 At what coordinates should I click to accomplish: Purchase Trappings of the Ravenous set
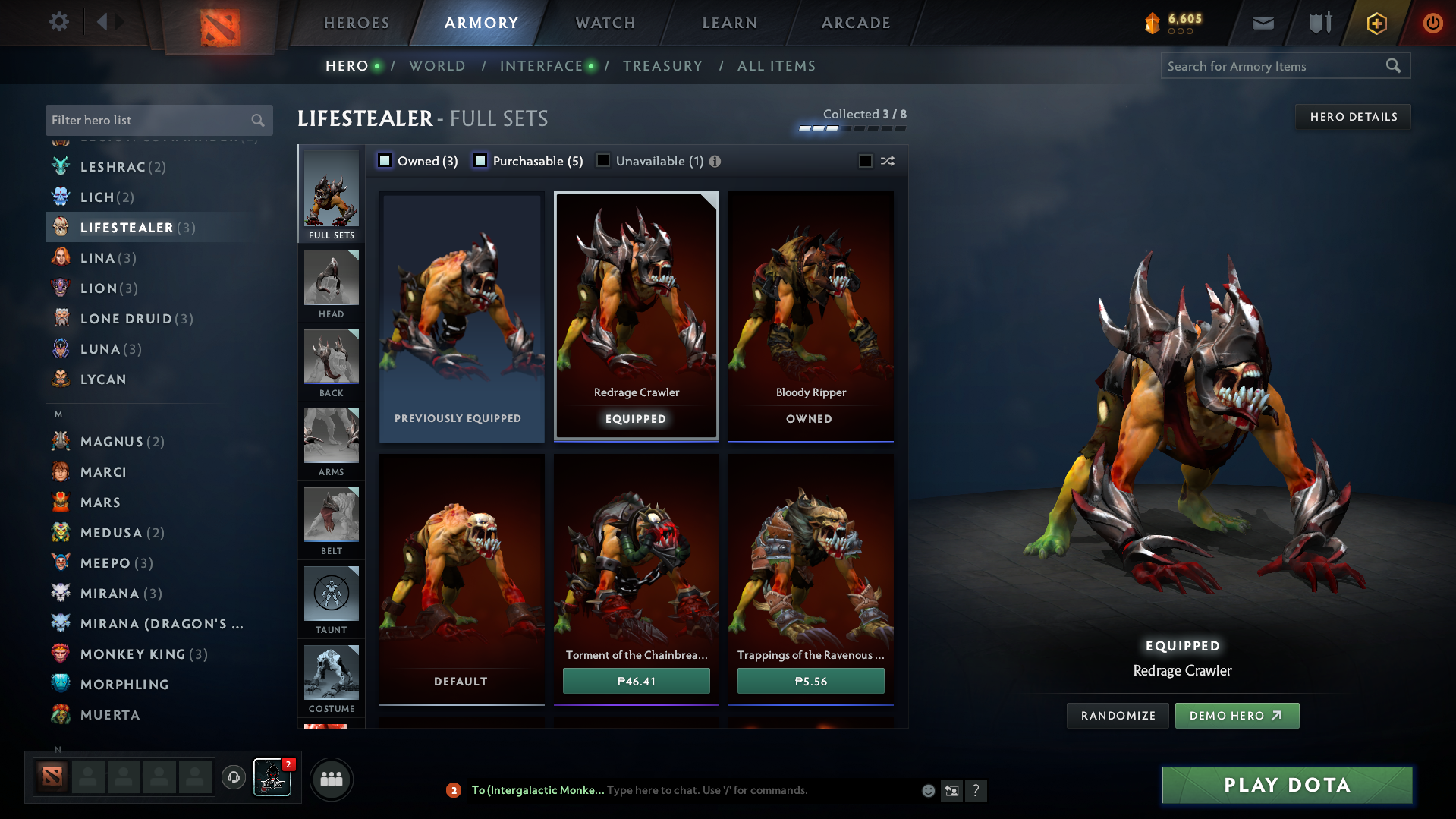(x=810, y=681)
